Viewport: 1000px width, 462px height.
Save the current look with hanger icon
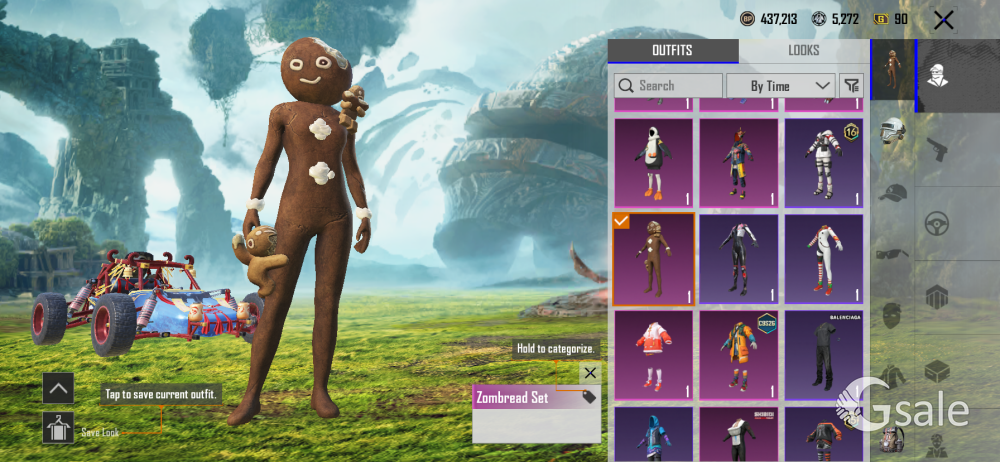(x=58, y=429)
